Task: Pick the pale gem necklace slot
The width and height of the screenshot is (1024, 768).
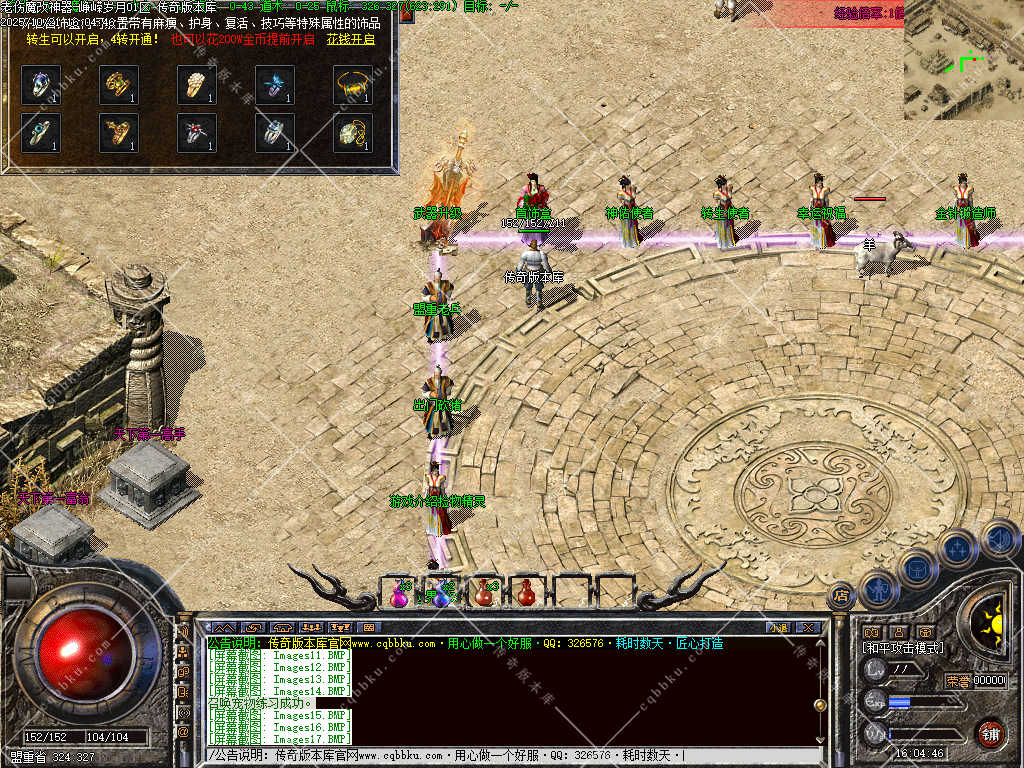Action: tap(353, 132)
